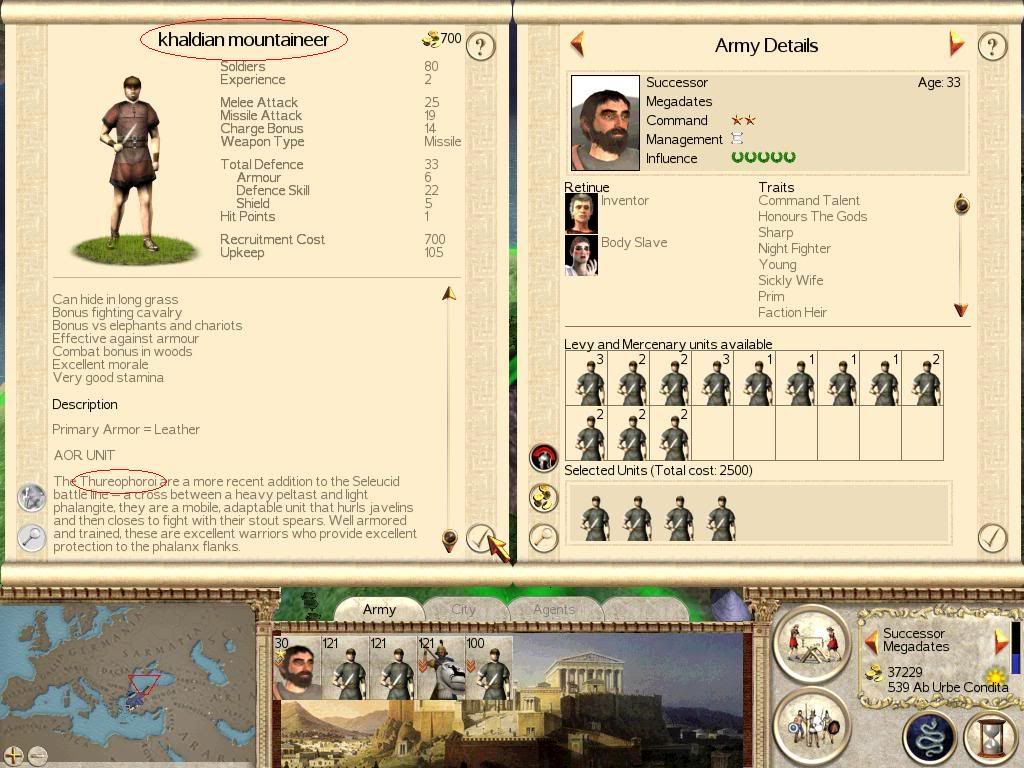Viewport: 1024px width, 768px height.
Task: Select the Body Slave retinue portrait
Action: (x=581, y=255)
